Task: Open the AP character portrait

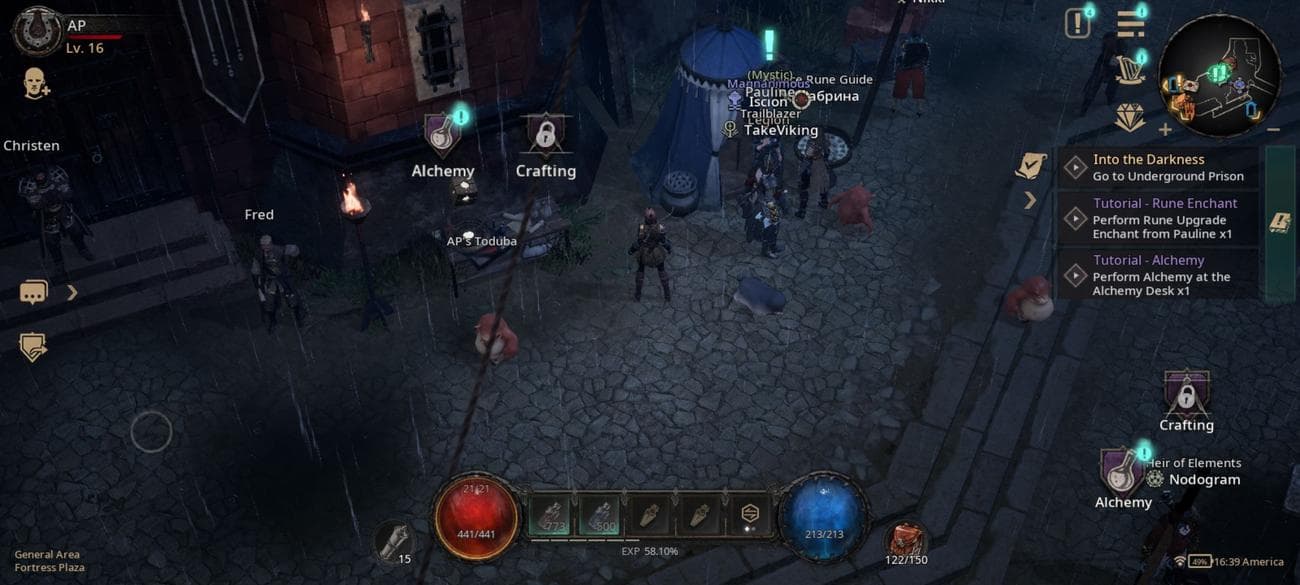Action: pyautogui.click(x=37, y=30)
